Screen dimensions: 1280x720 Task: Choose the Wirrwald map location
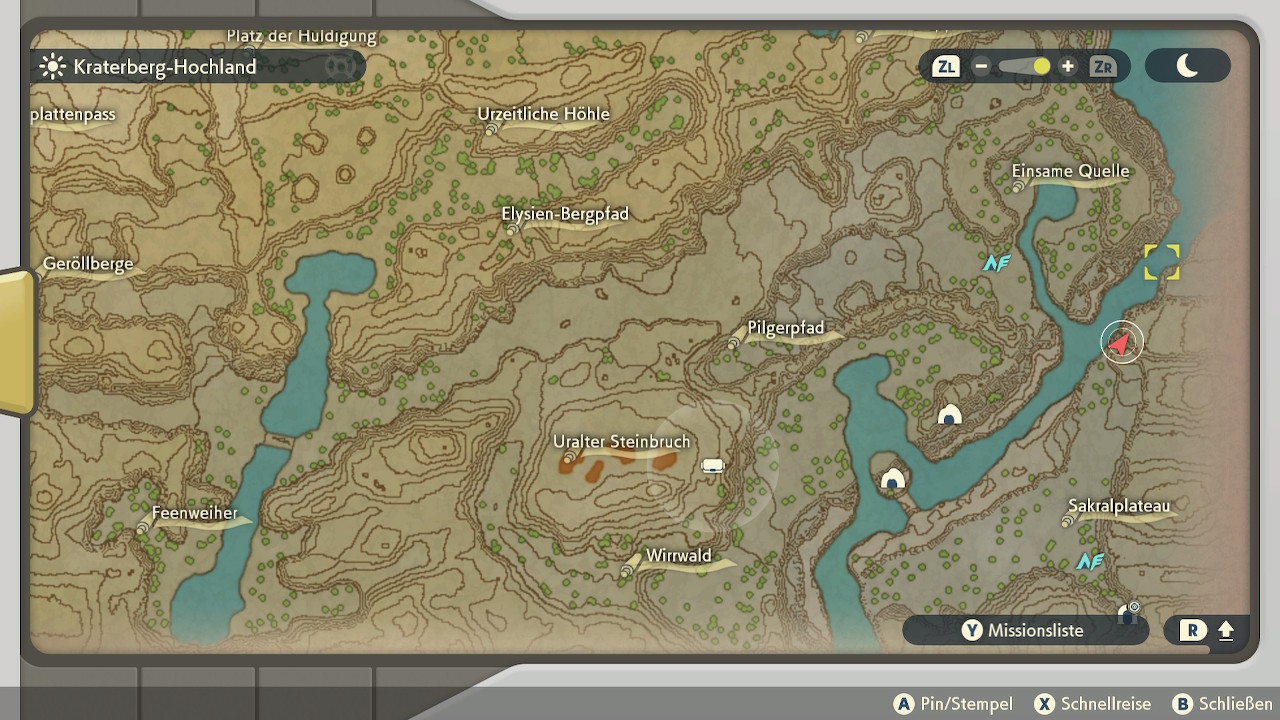pyautogui.click(x=678, y=556)
